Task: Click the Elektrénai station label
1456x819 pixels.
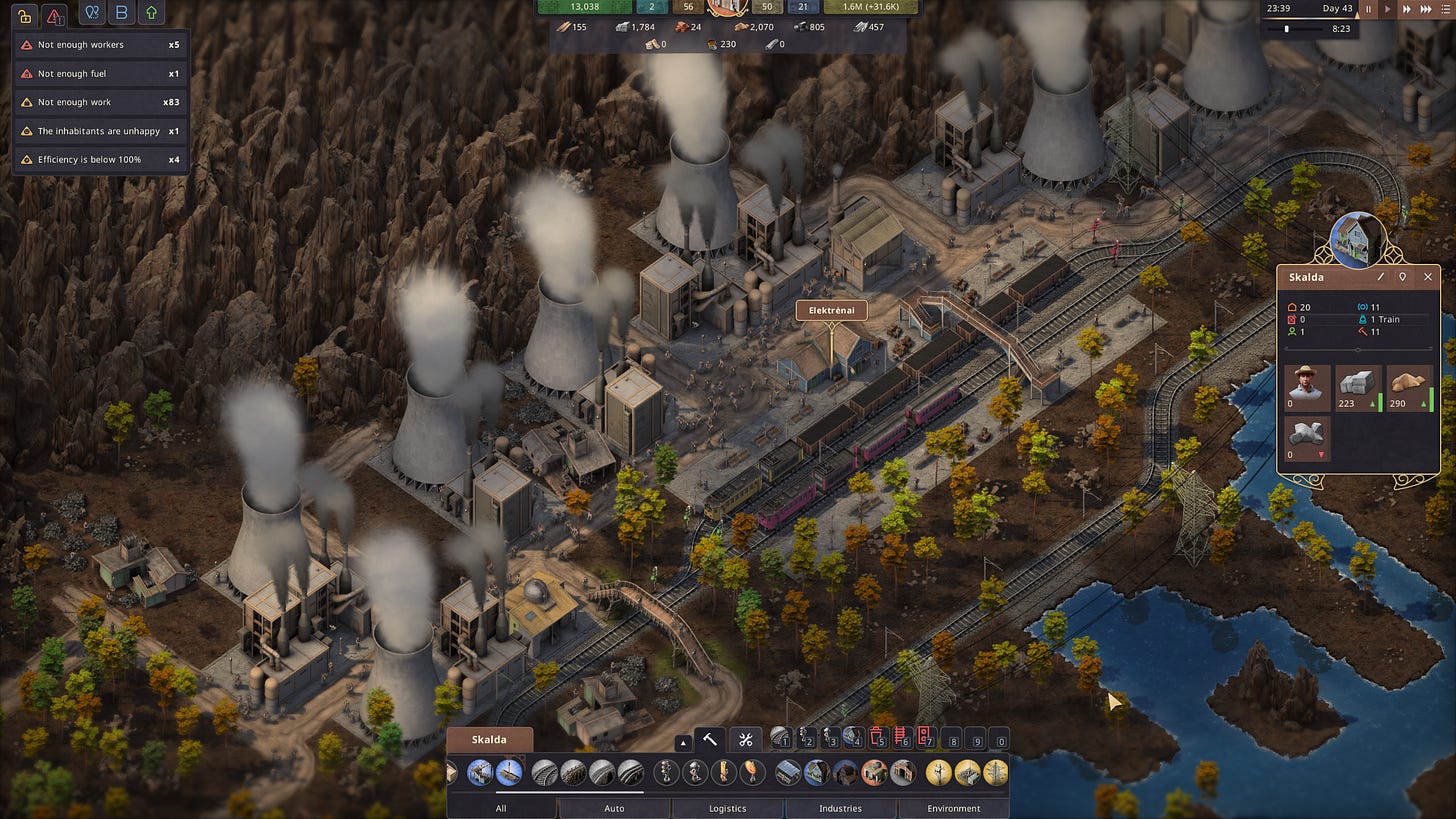Action: (x=831, y=310)
